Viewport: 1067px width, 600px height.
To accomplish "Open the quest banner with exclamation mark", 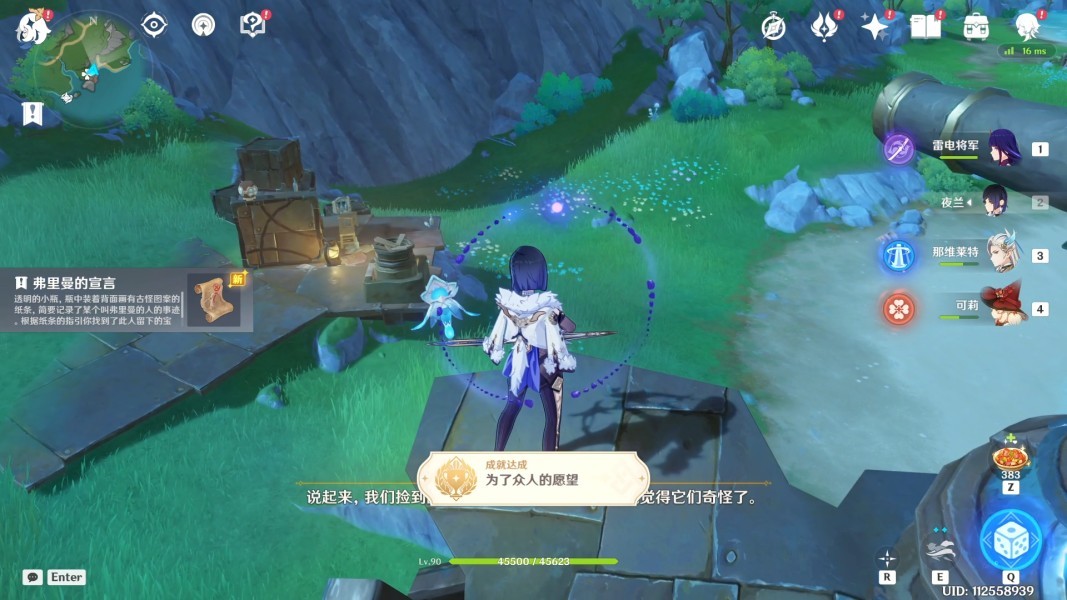I will pyautogui.click(x=32, y=112).
